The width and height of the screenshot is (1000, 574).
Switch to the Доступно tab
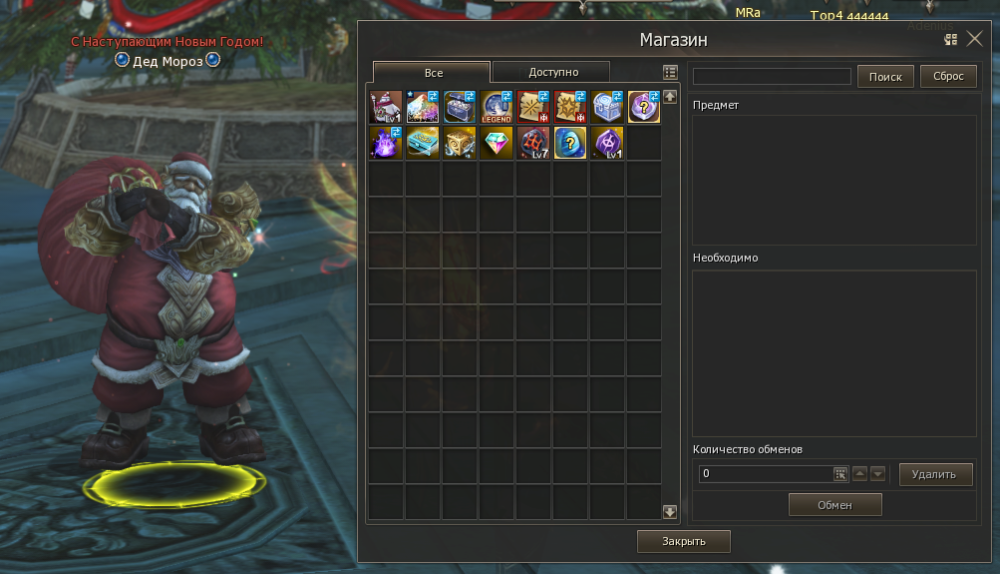[550, 72]
